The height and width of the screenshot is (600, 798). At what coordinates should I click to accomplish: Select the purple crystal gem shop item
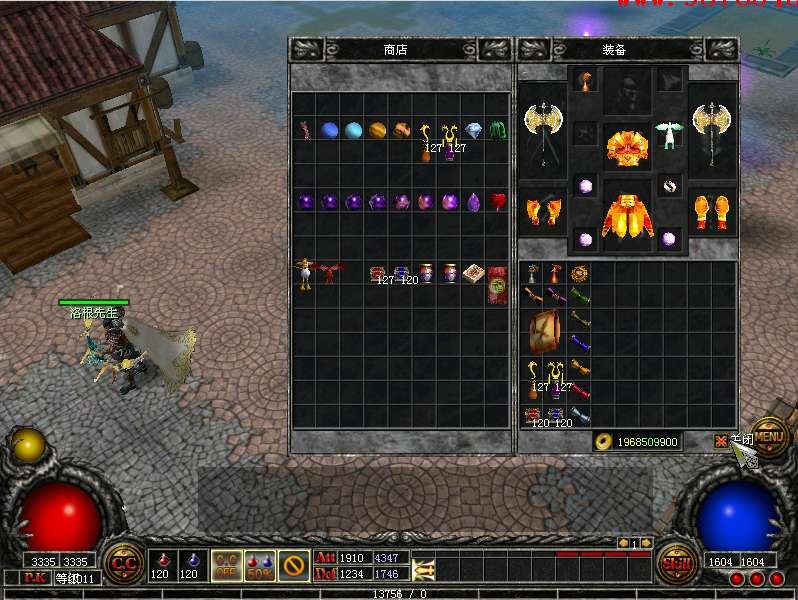(x=474, y=201)
